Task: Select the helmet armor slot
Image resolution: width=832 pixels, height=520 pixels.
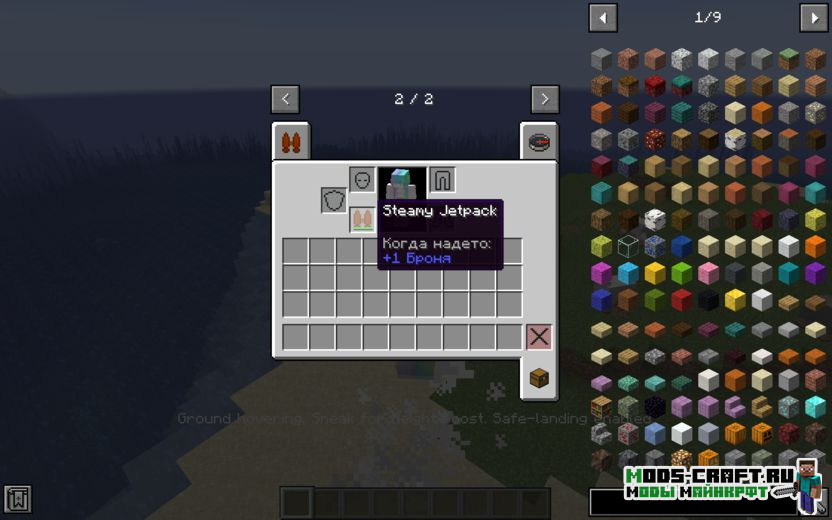Action: point(362,180)
